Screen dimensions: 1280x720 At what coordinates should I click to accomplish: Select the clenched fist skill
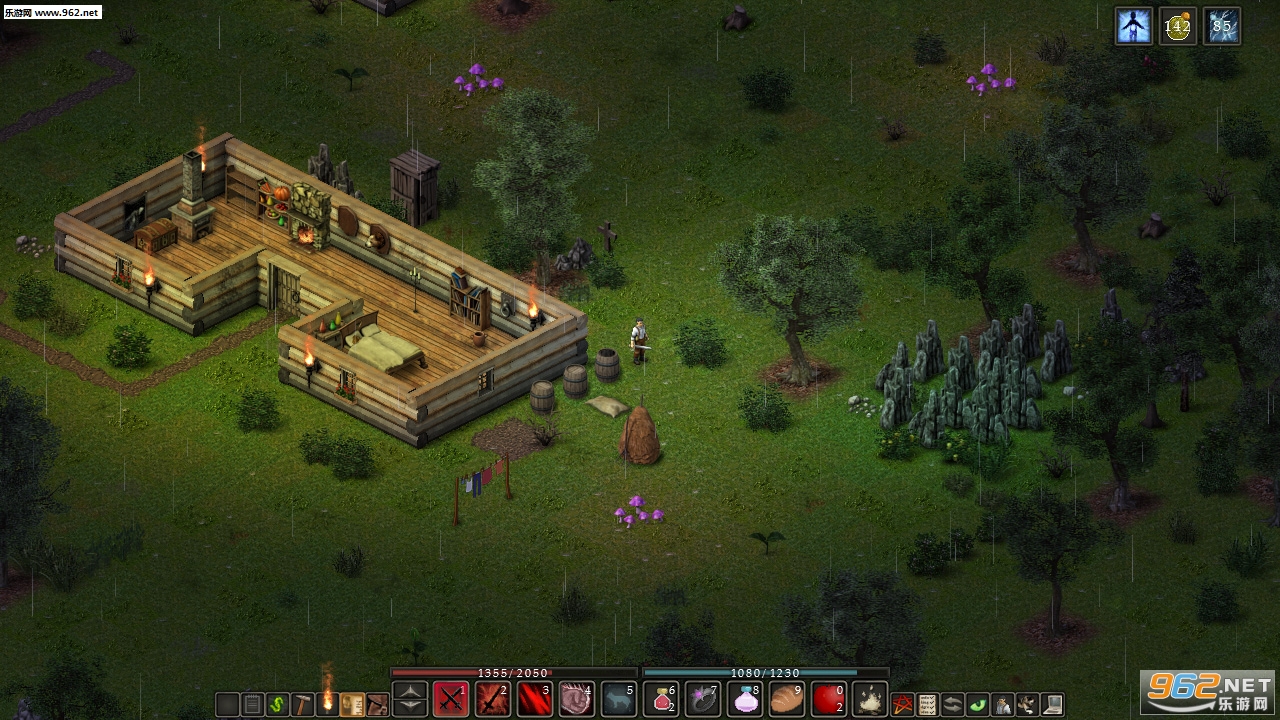click(577, 699)
